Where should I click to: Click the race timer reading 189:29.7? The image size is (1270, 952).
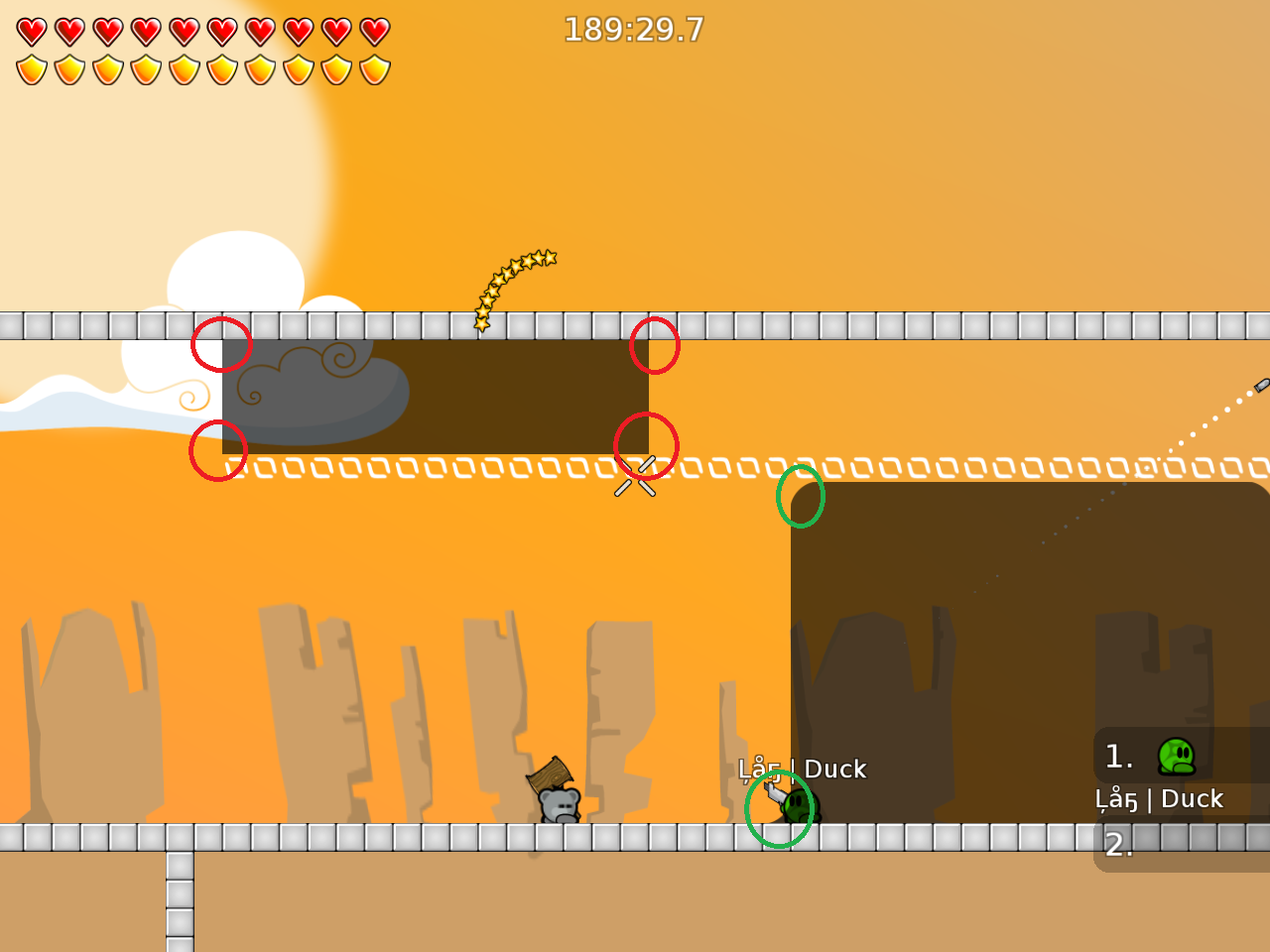tap(634, 31)
